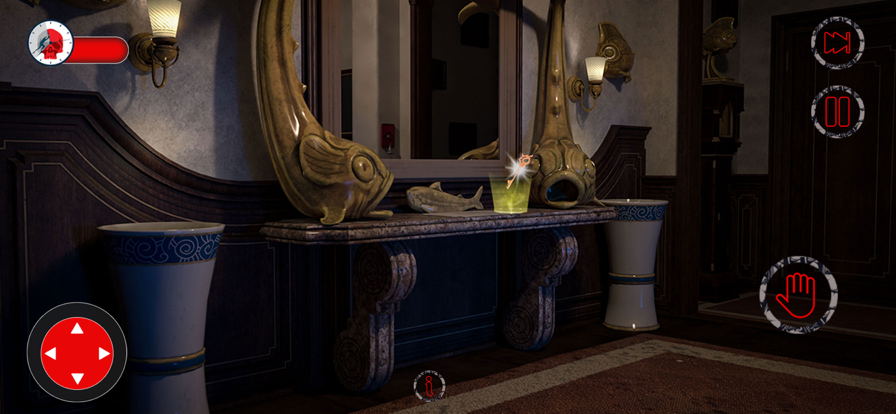Turn right with the right arrow
The image size is (896, 414).
pyautogui.click(x=103, y=353)
